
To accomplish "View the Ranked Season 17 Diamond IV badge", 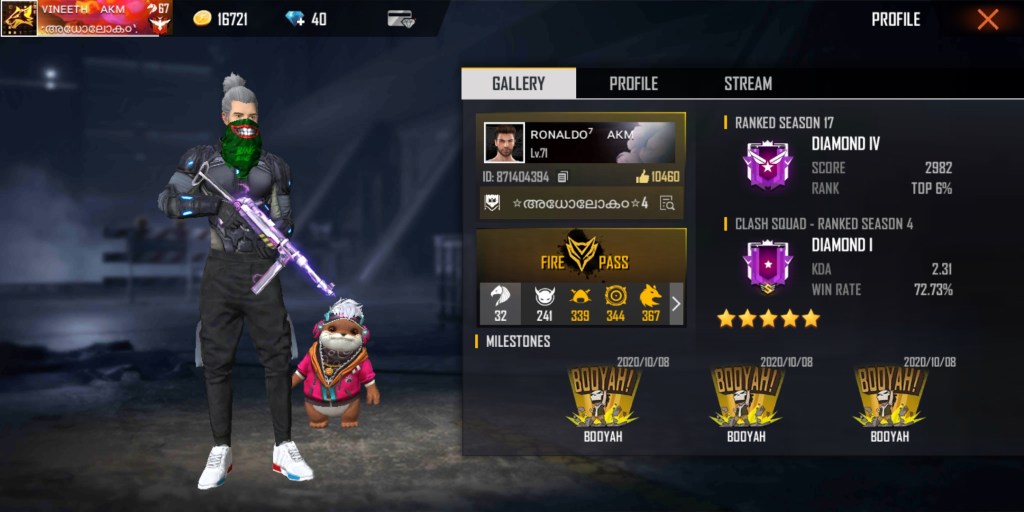I will click(767, 165).
